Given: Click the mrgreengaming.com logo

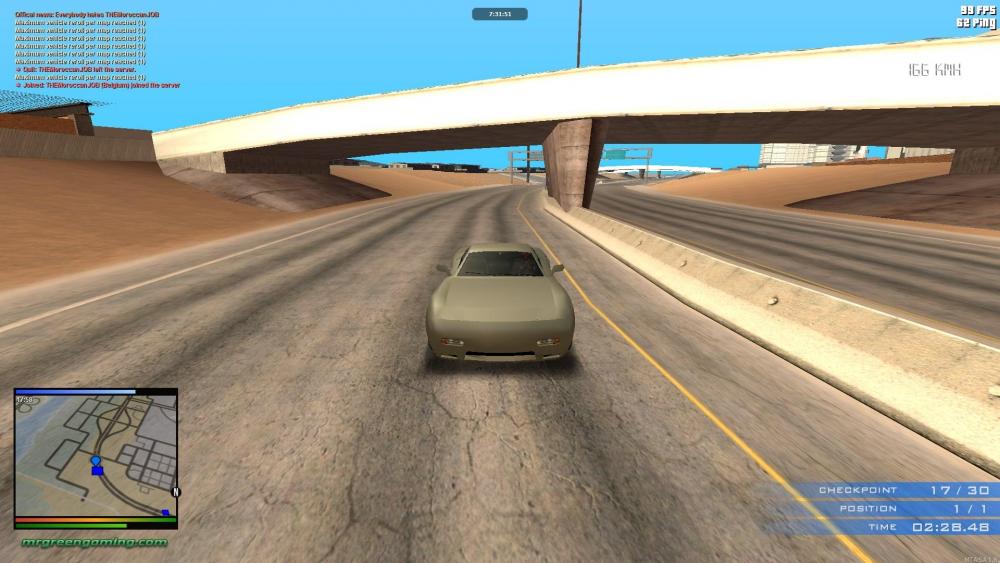Looking at the screenshot, I should [95, 542].
